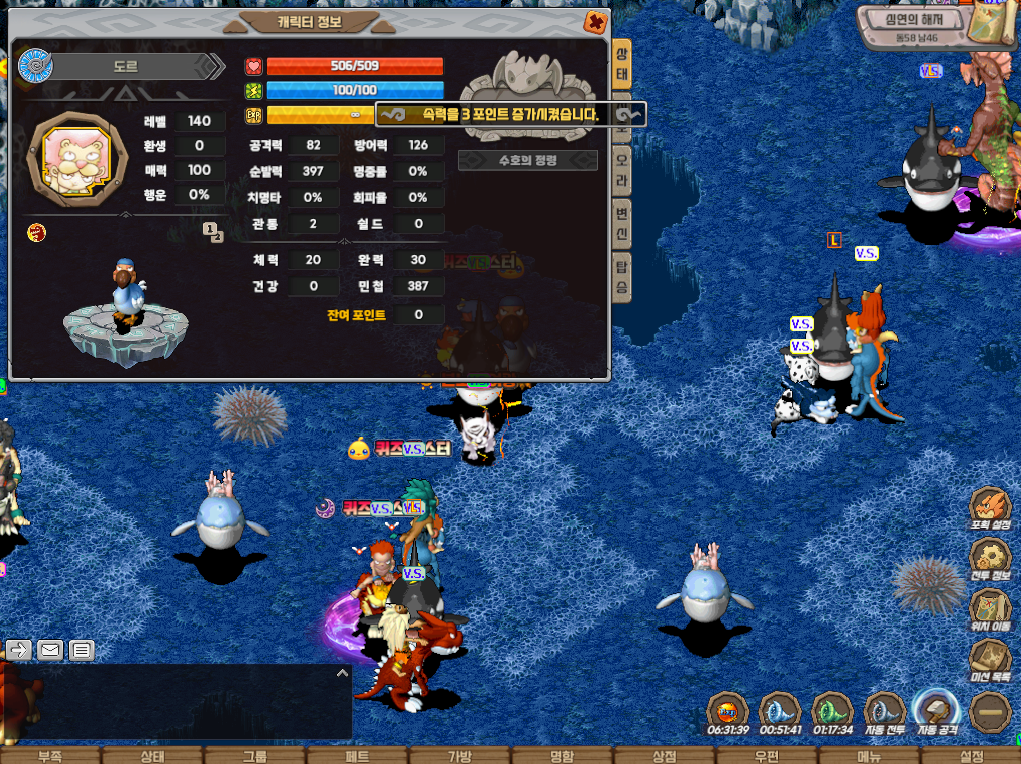Open 포획 설정 capture settings
This screenshot has height=764, width=1021.
[990, 509]
